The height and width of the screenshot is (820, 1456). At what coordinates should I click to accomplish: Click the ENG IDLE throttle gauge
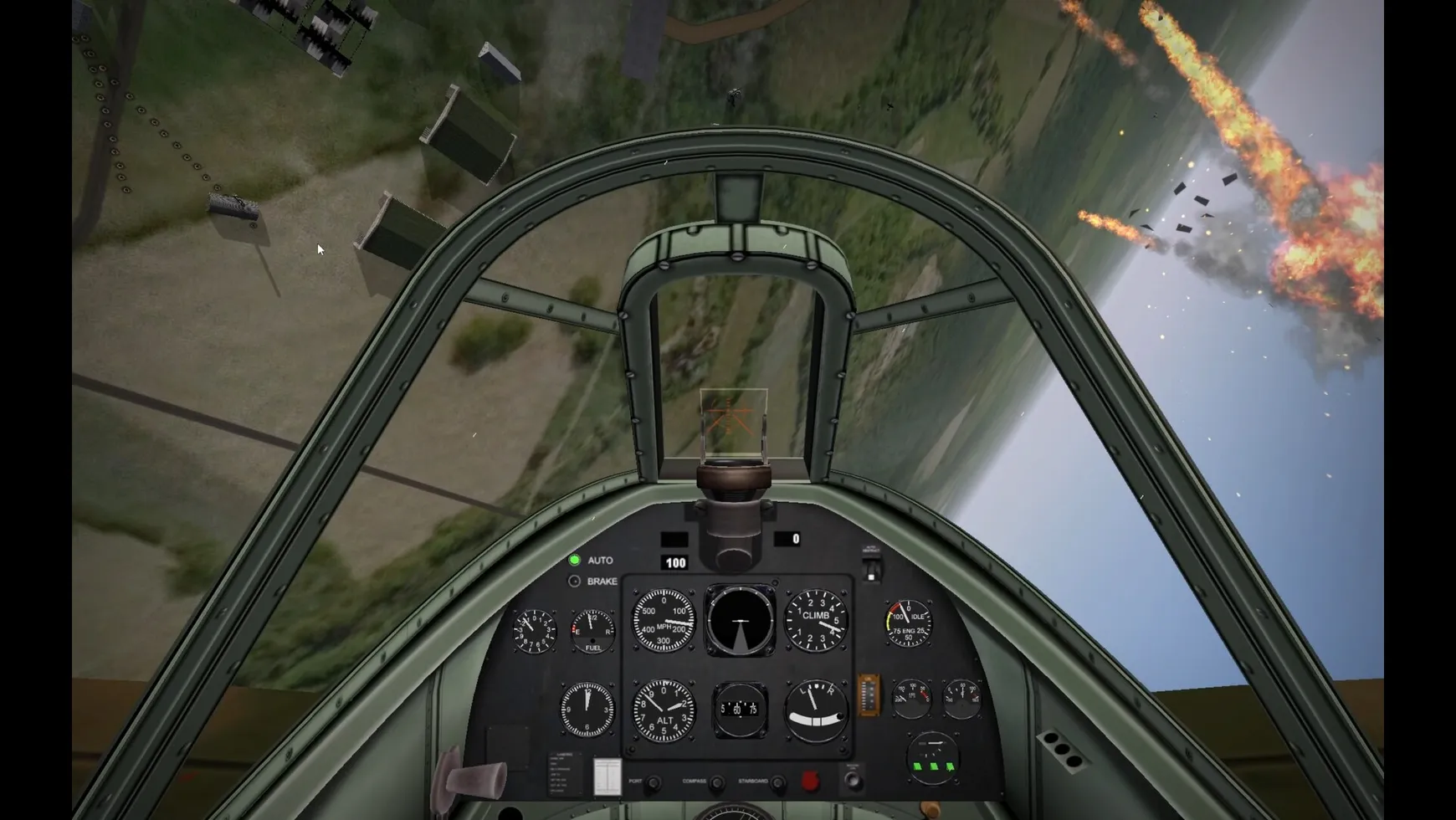tap(907, 623)
